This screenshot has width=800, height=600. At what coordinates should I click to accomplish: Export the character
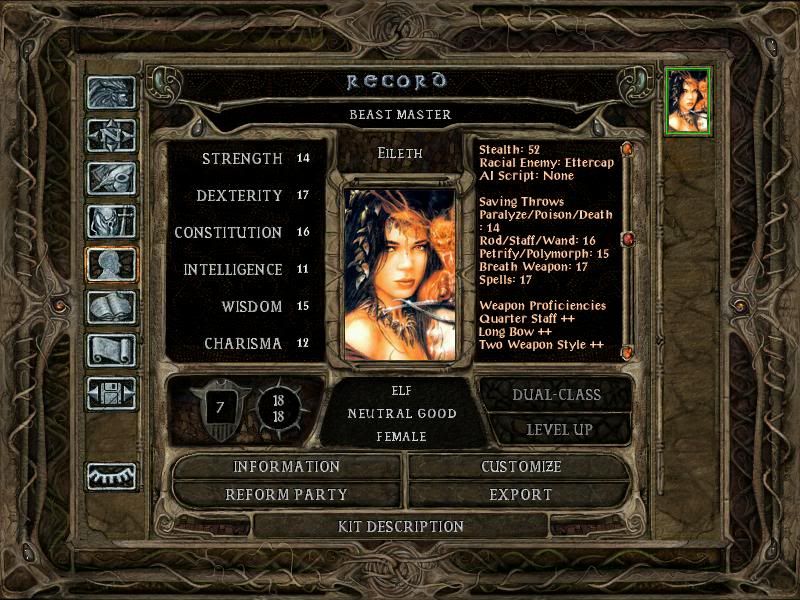(521, 495)
